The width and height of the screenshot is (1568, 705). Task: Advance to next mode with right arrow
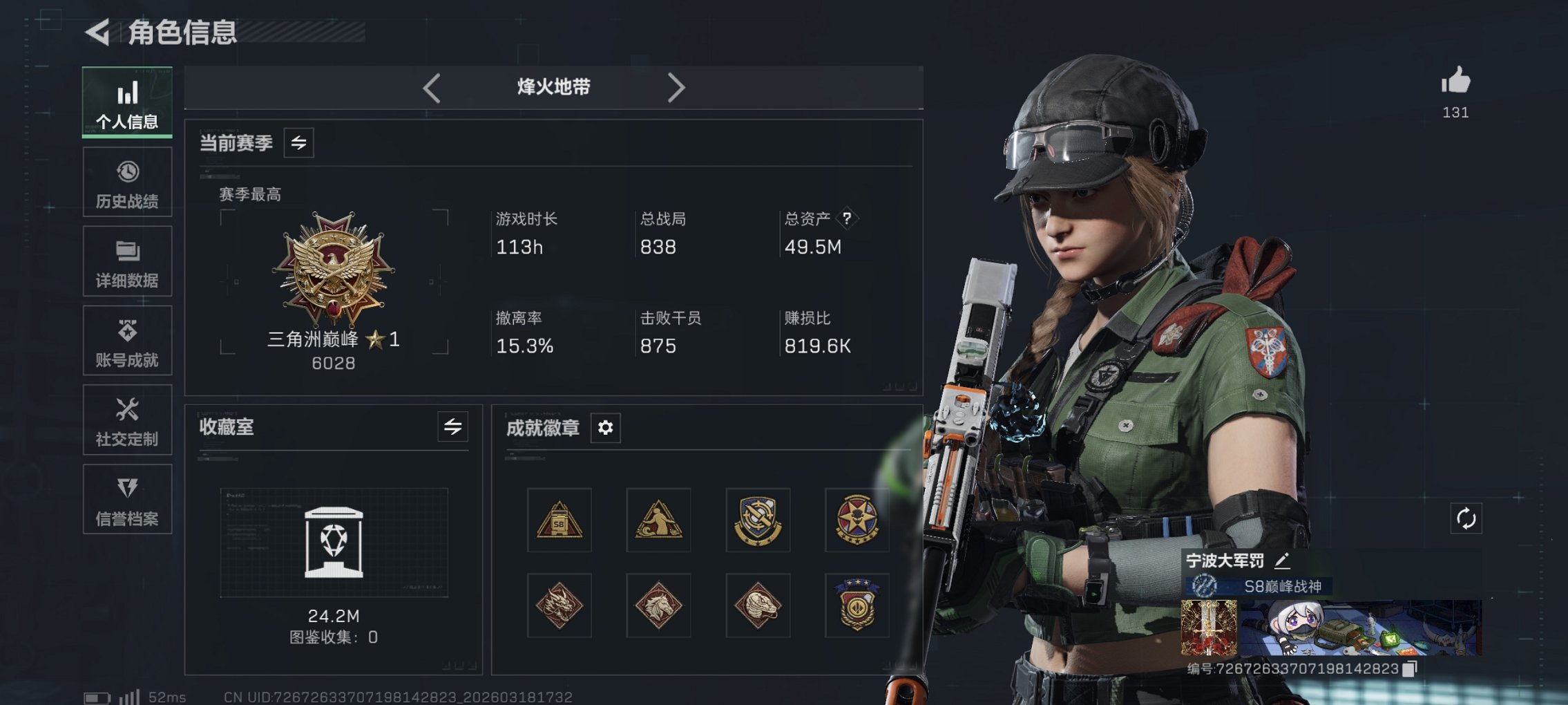pyautogui.click(x=676, y=87)
